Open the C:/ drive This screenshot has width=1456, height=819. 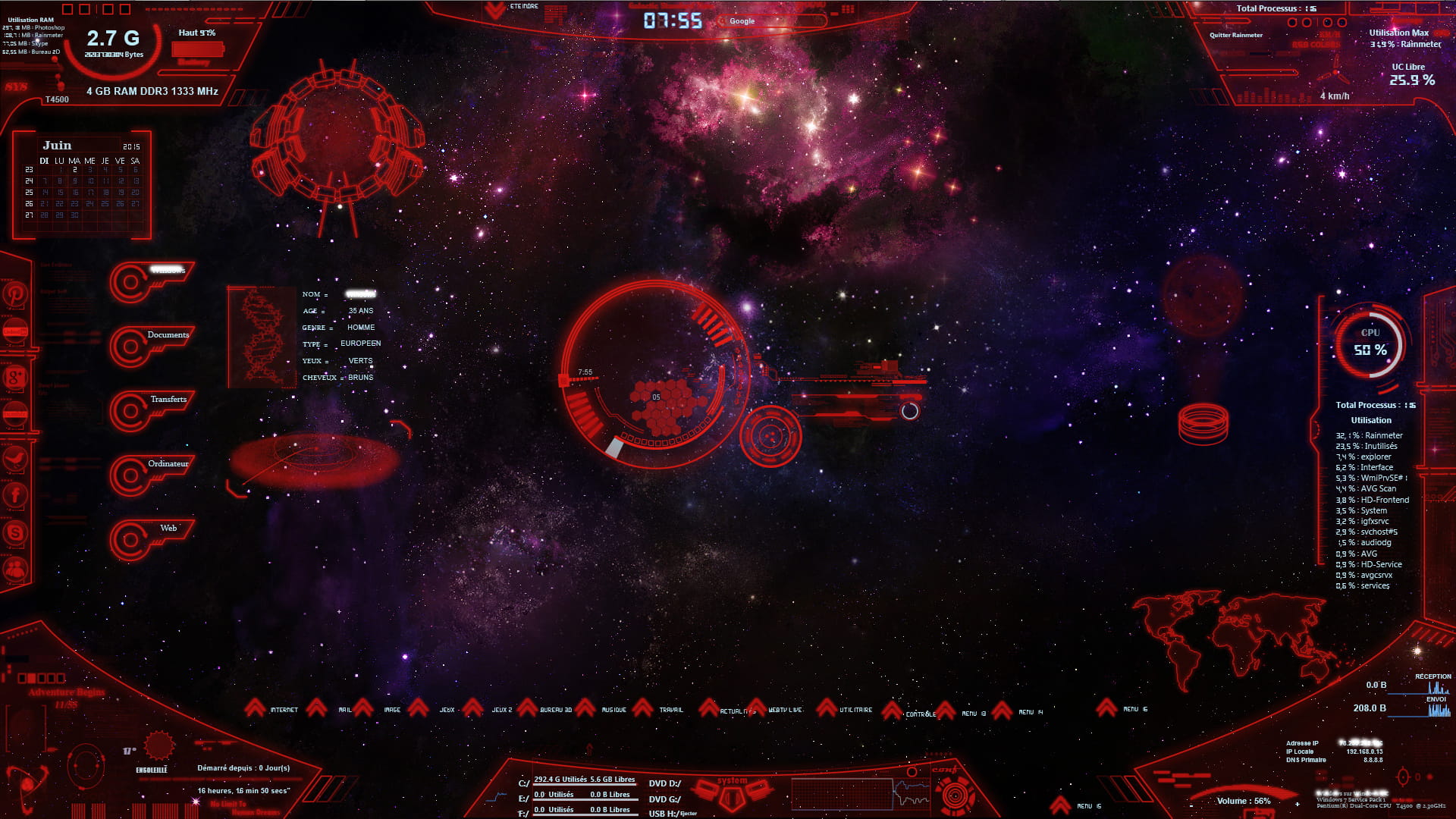[x=524, y=783]
